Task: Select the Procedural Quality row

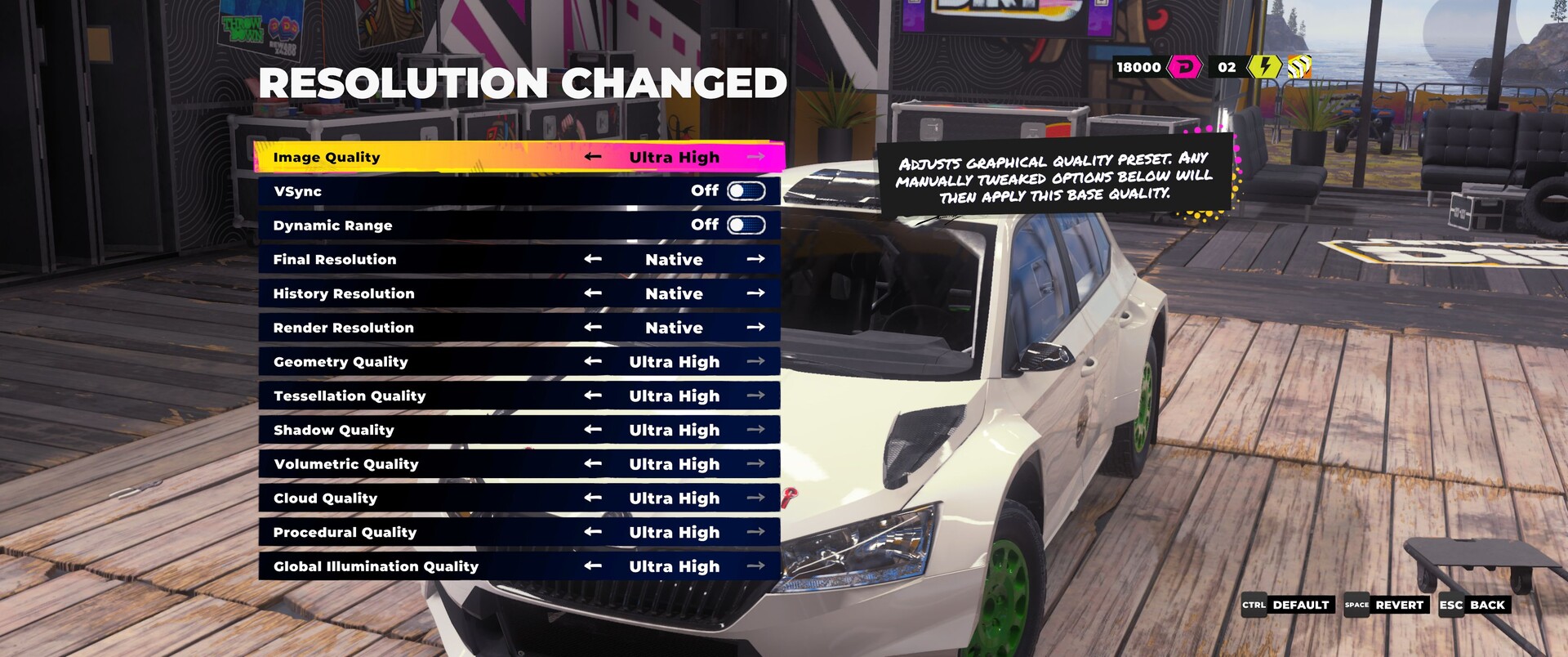Action: (x=345, y=532)
